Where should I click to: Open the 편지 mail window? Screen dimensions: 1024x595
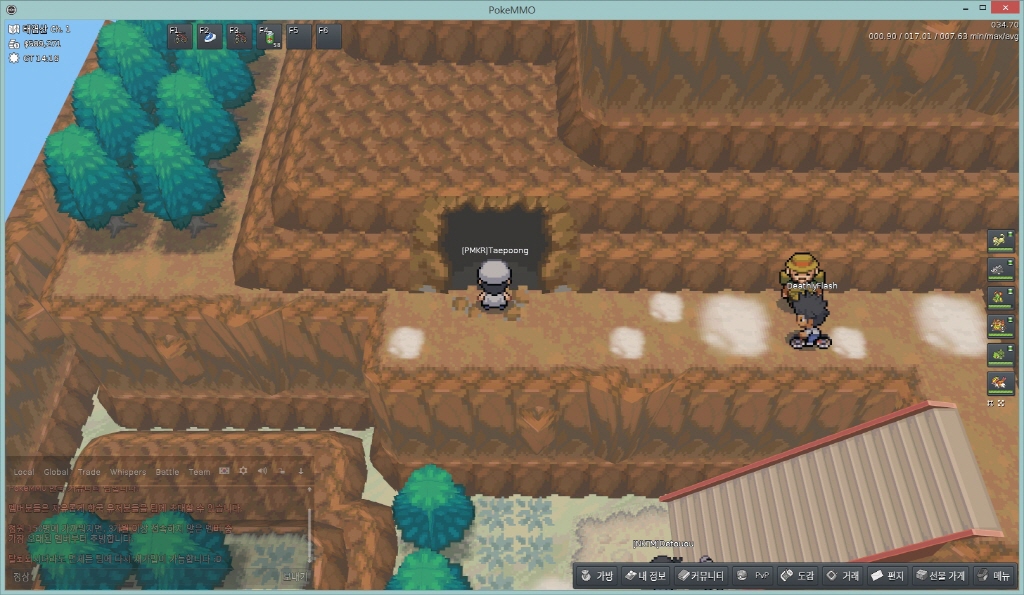[x=887, y=575]
